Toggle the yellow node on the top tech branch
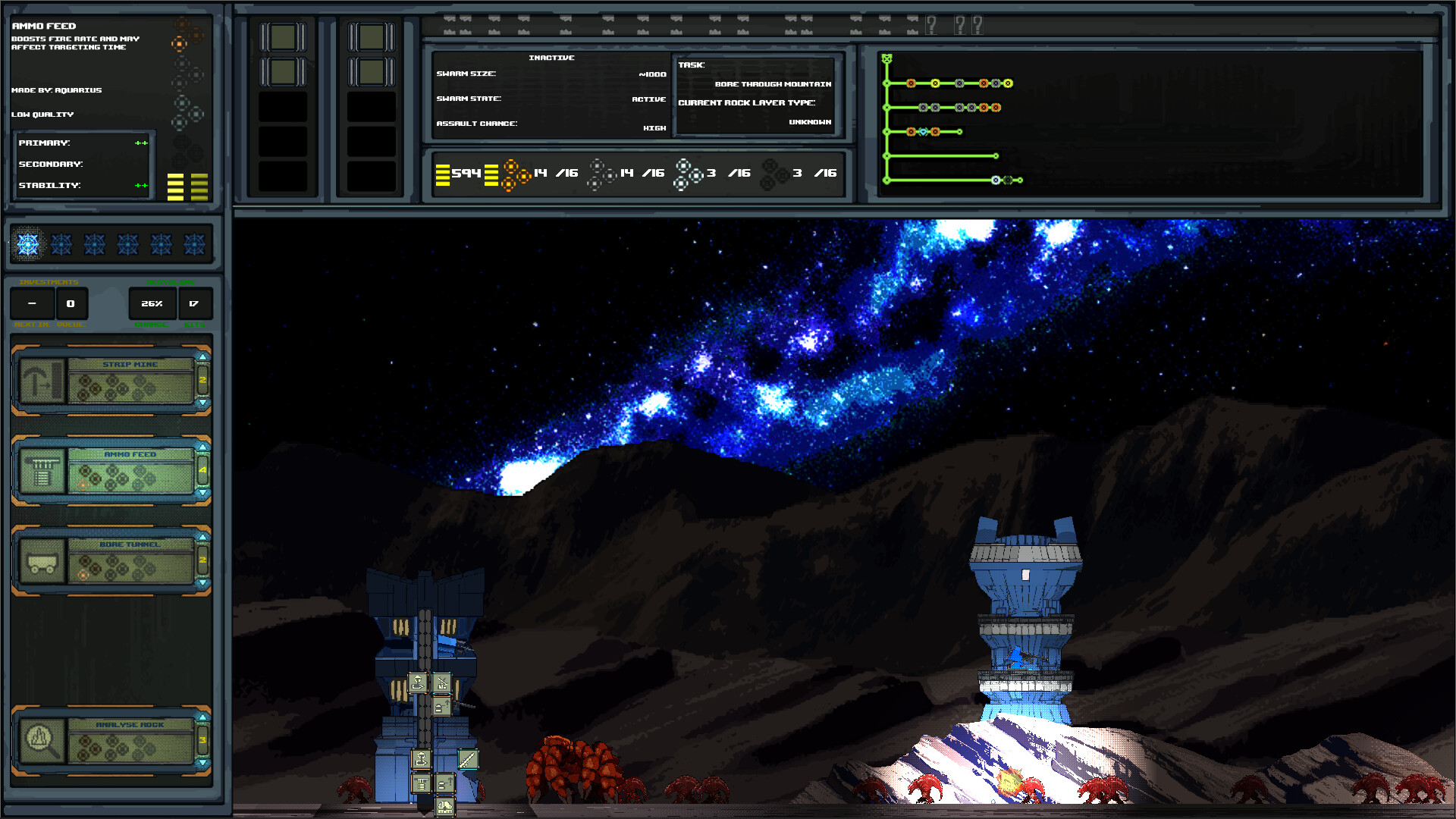1456x819 pixels. point(934,83)
